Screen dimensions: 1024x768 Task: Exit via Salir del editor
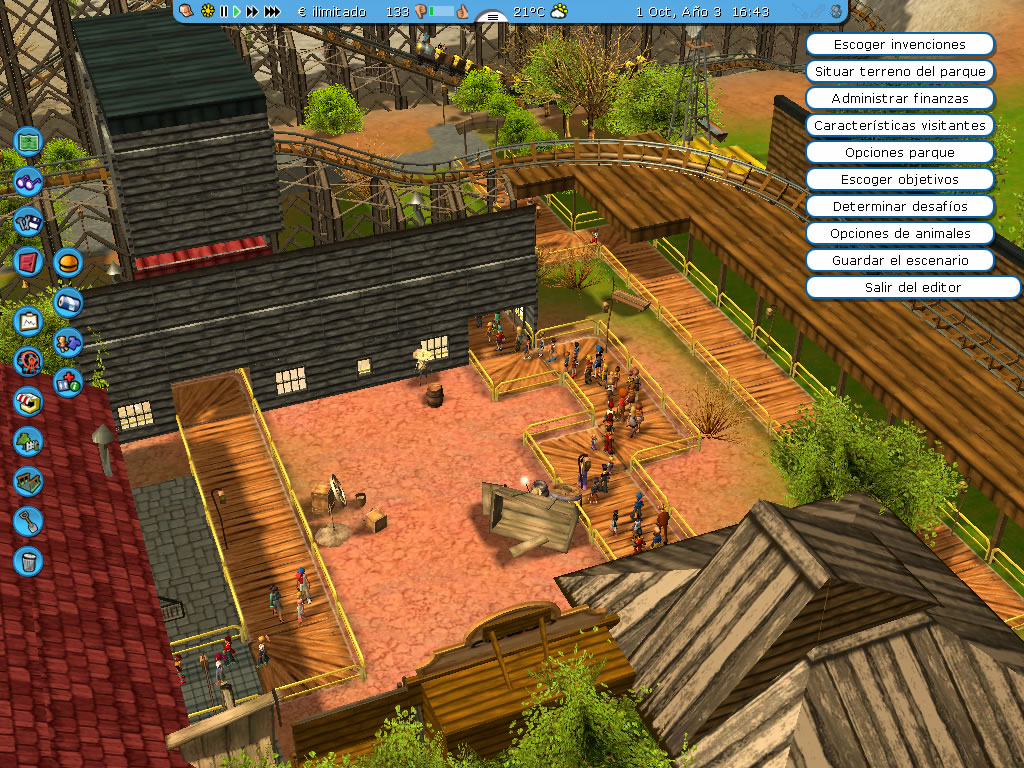pyautogui.click(x=899, y=288)
